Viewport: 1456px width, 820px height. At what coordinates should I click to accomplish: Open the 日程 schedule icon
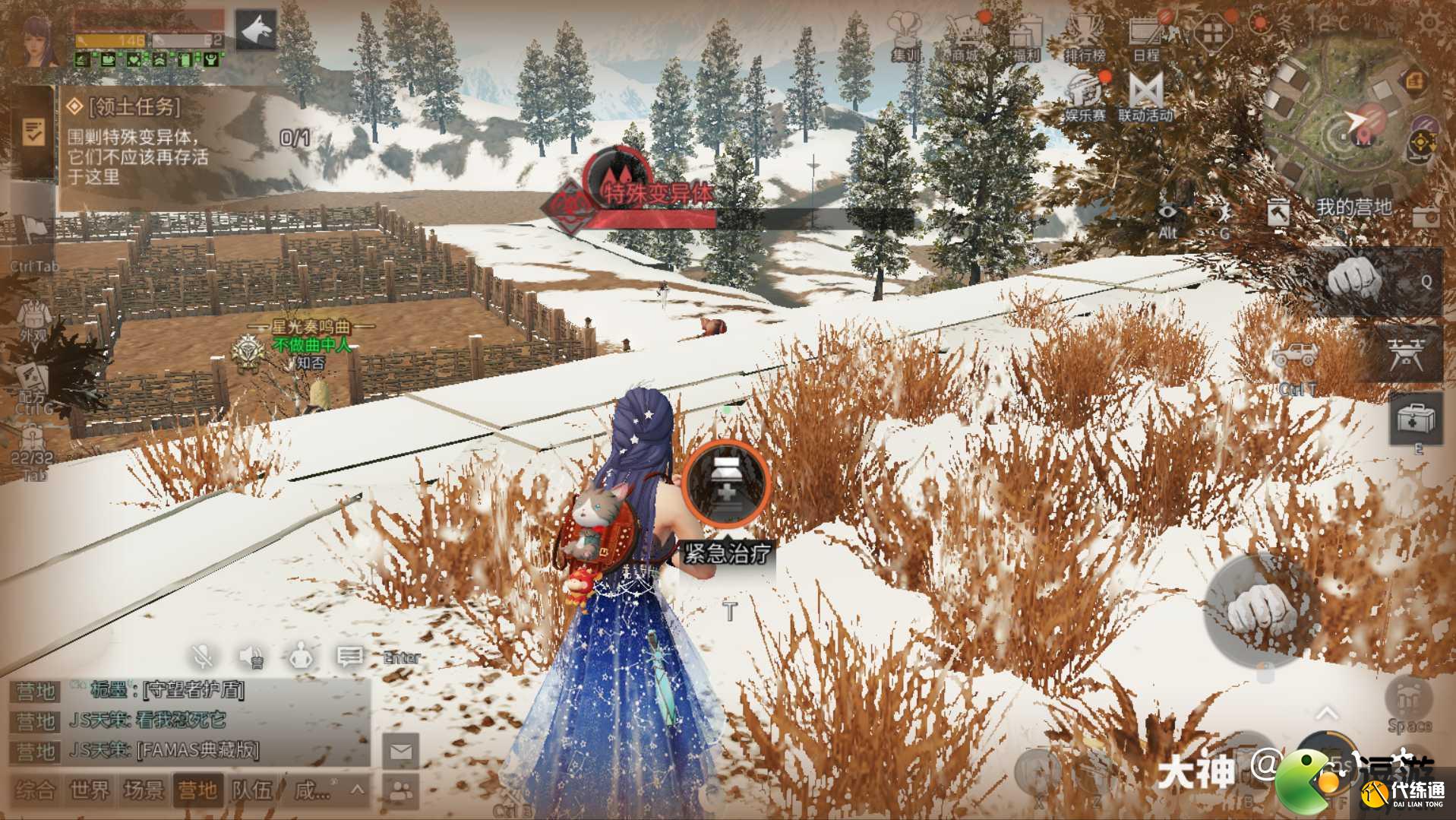click(x=1145, y=36)
